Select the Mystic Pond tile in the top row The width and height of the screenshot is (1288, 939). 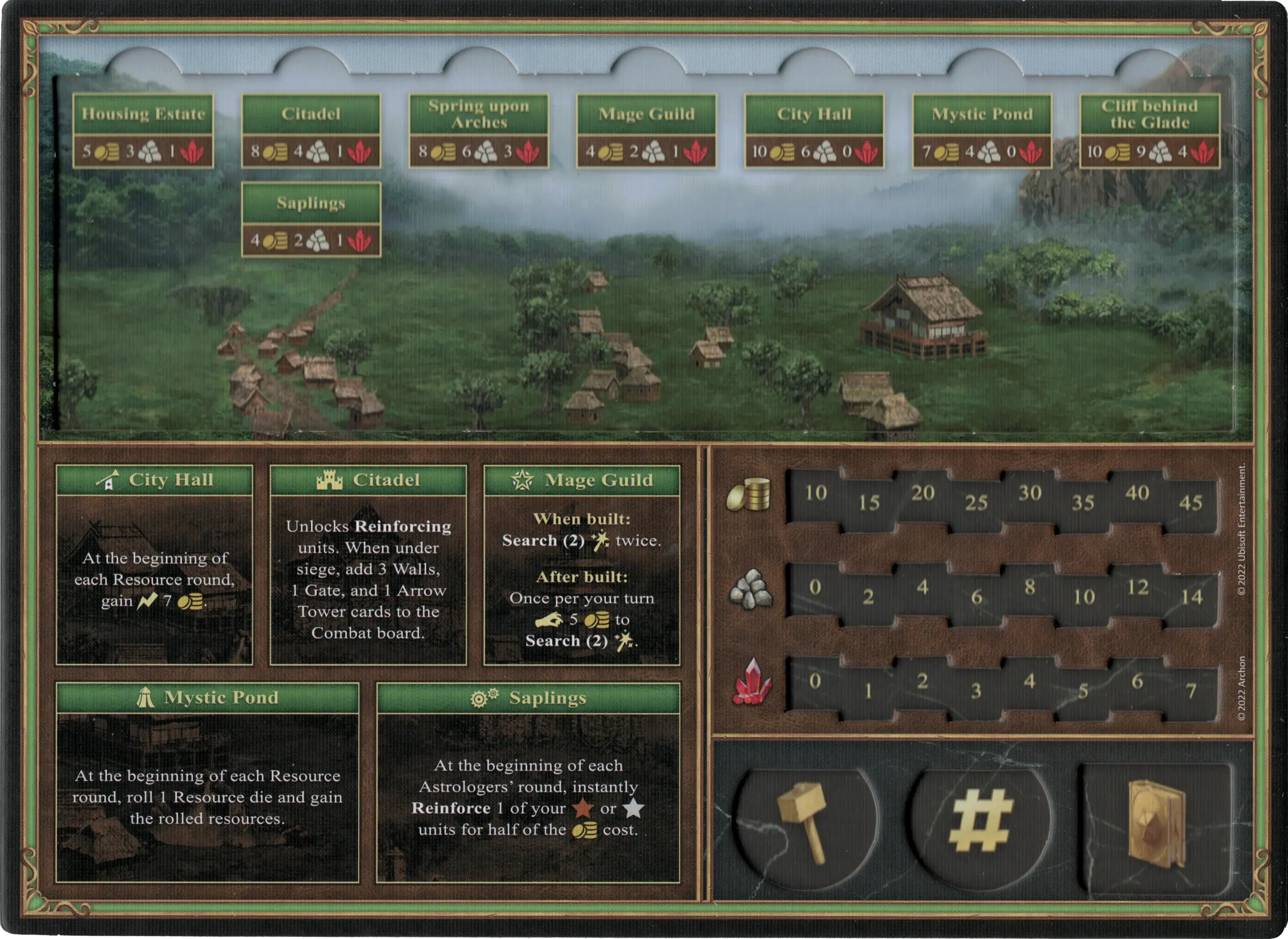[982, 131]
